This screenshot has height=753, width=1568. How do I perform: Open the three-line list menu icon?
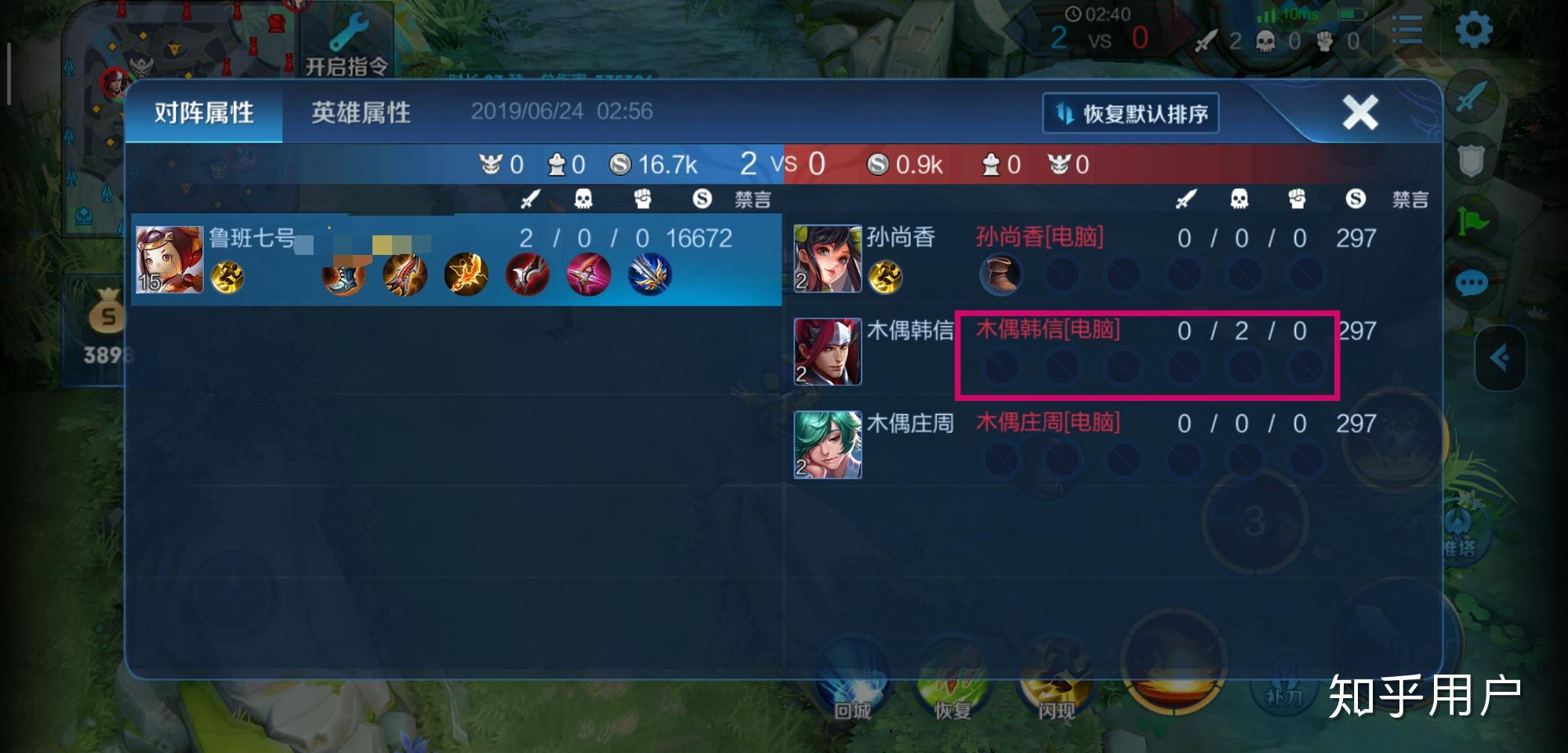coord(1406,30)
